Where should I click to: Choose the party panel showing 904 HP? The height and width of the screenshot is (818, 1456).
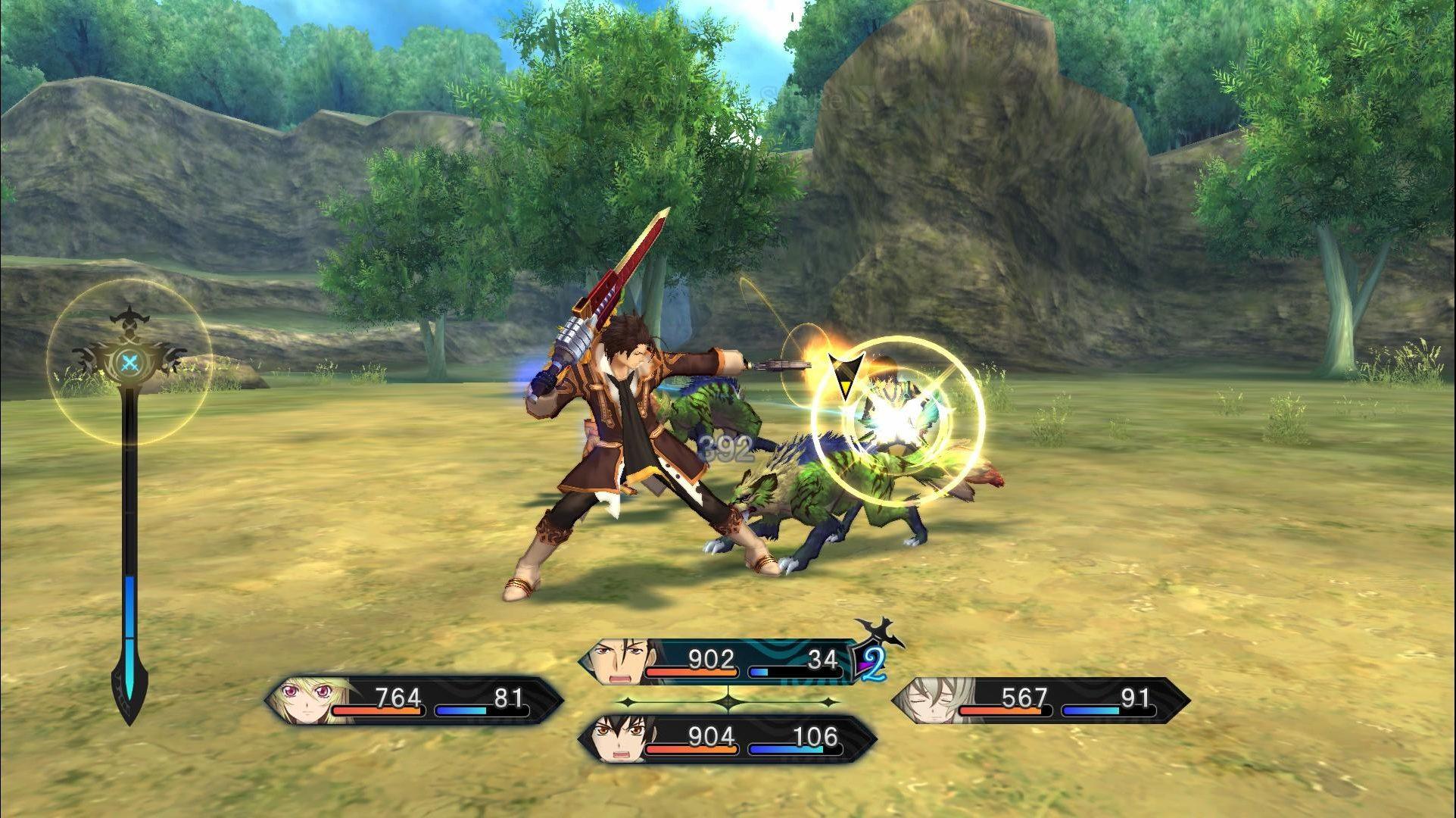pos(727,739)
